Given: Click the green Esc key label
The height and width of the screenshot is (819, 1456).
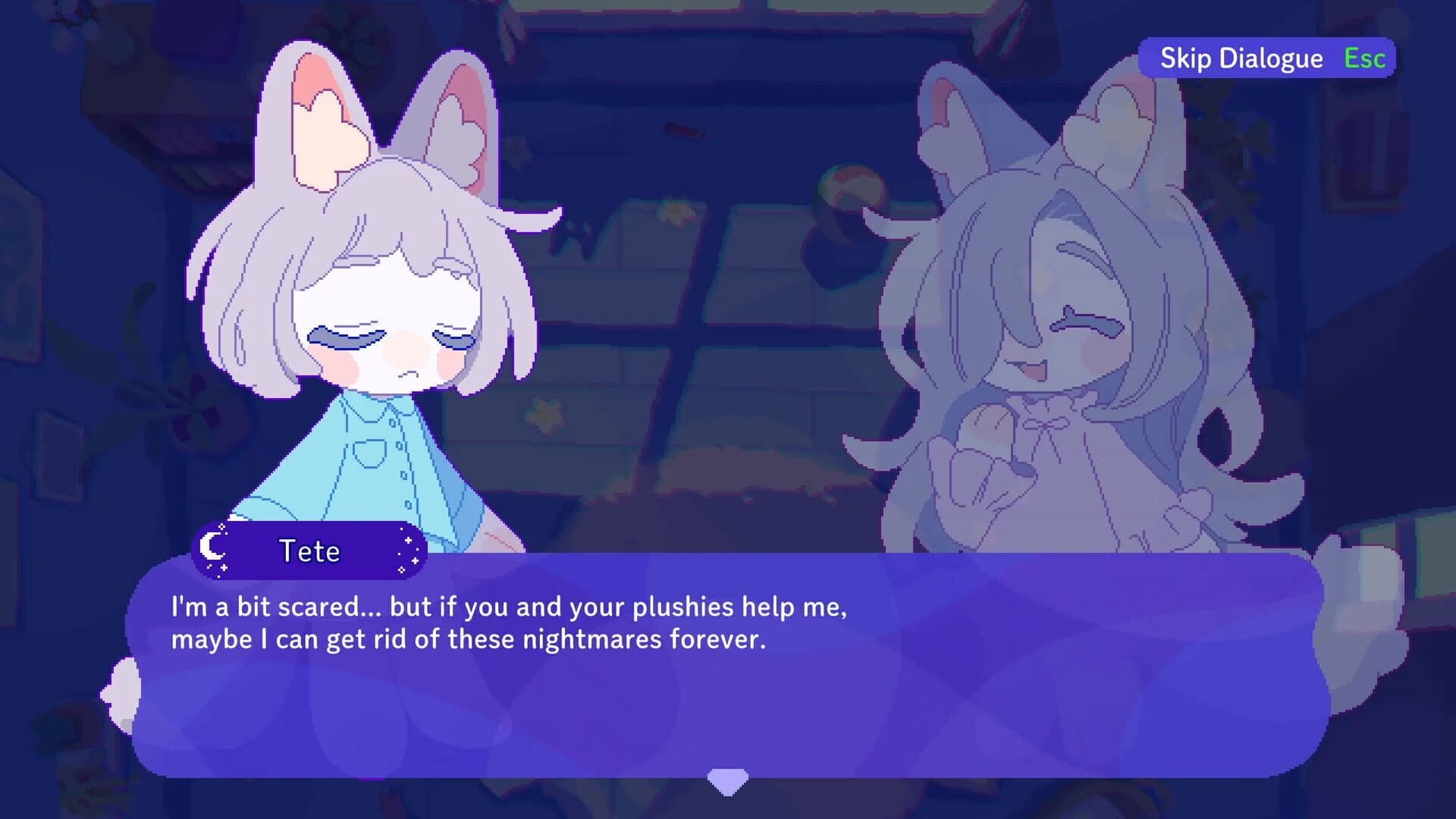Looking at the screenshot, I should click(x=1363, y=58).
